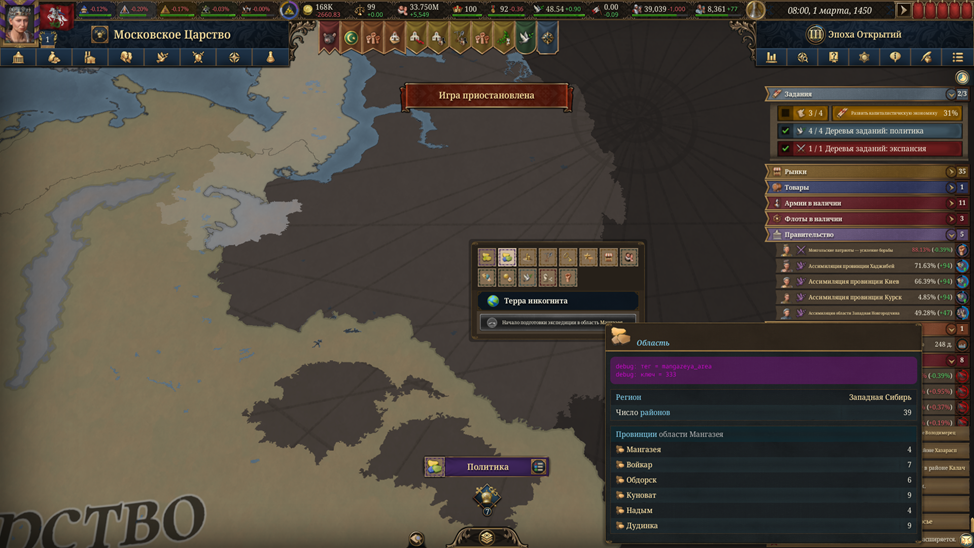Click the Moscow coat of arms flag
Screen dimensions: 974x548
coord(56,16)
